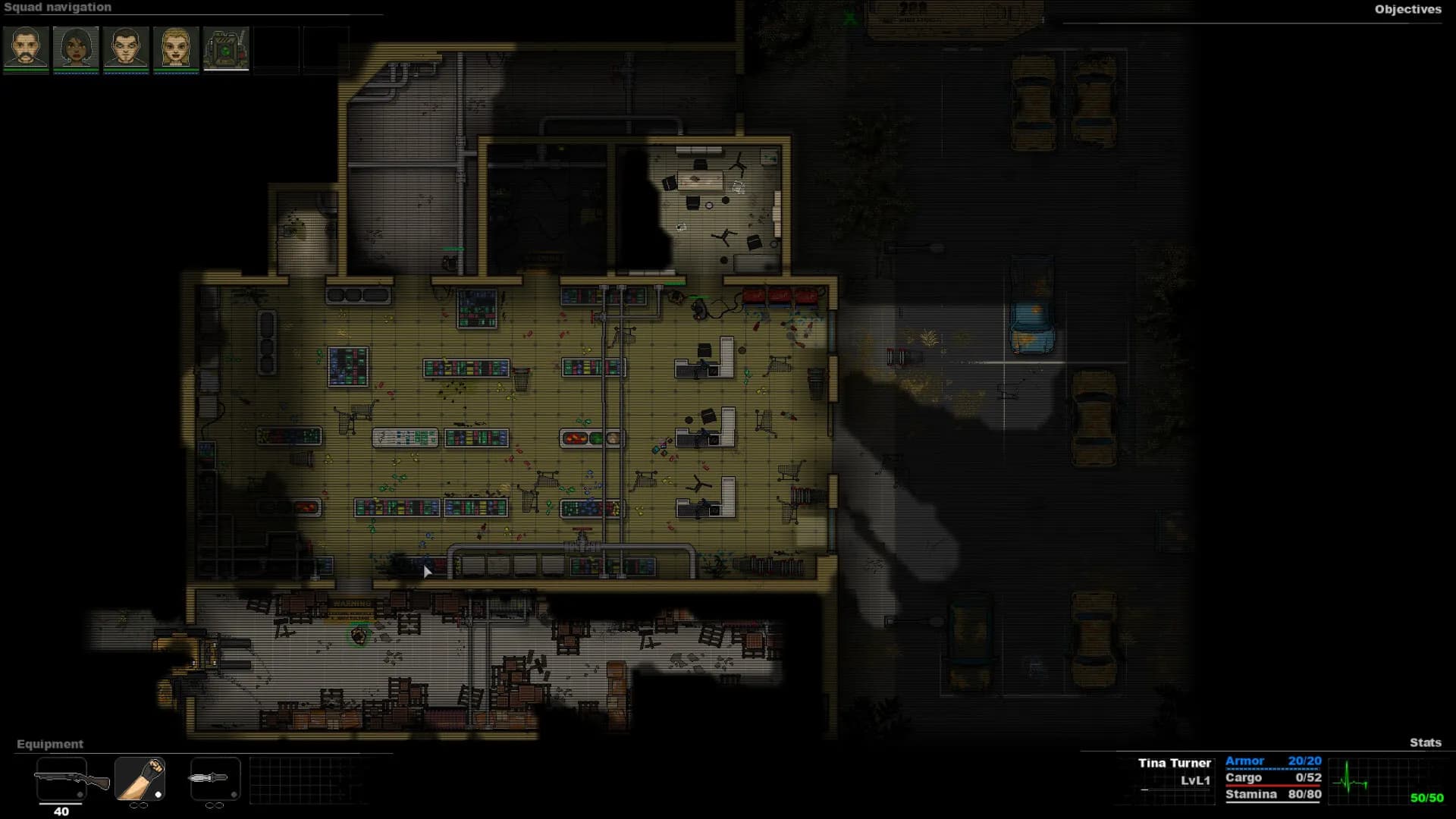Click the Objectives header
Viewport: 1456px width, 819px height.
tap(1408, 11)
